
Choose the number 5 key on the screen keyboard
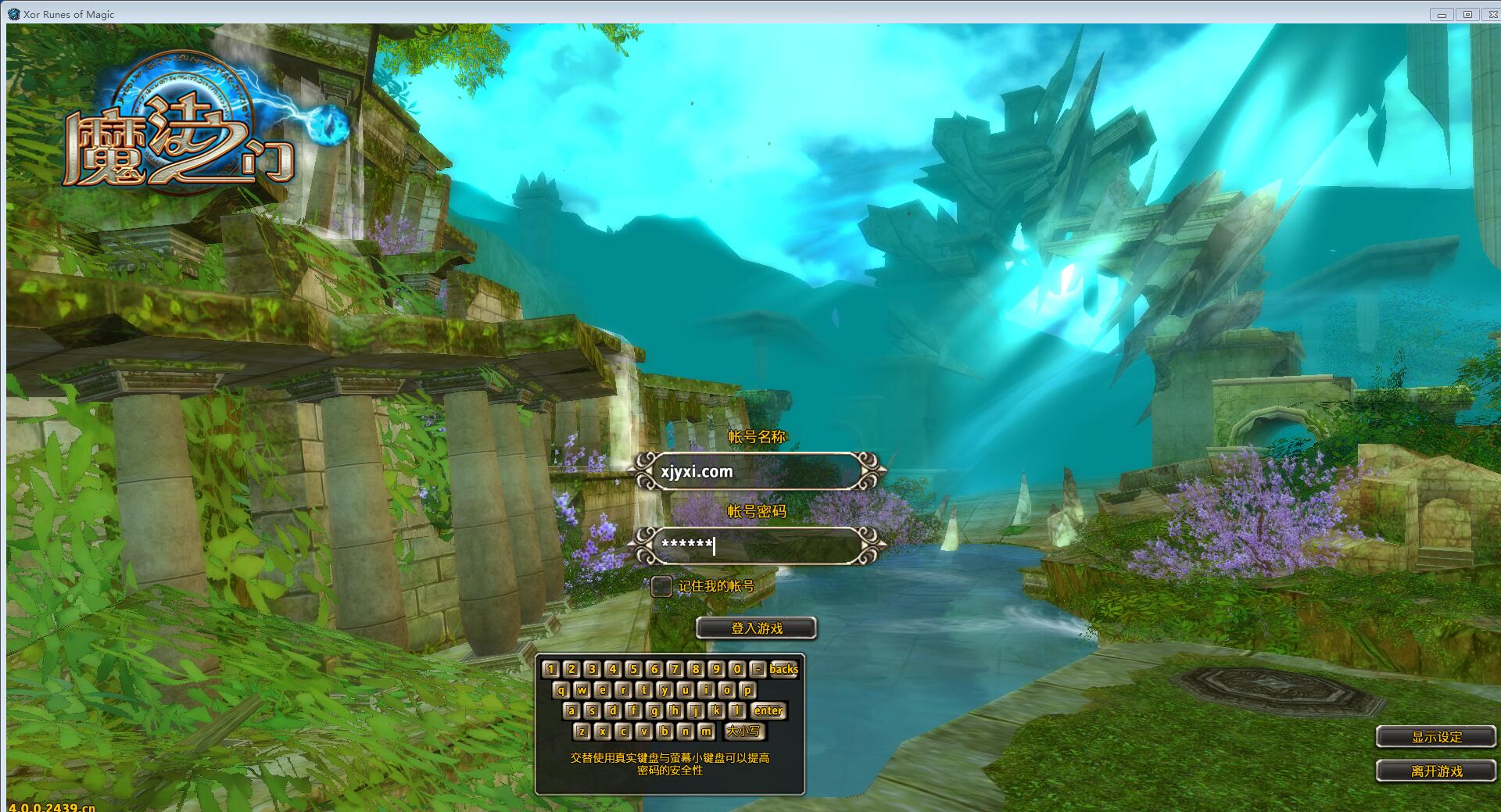633,669
